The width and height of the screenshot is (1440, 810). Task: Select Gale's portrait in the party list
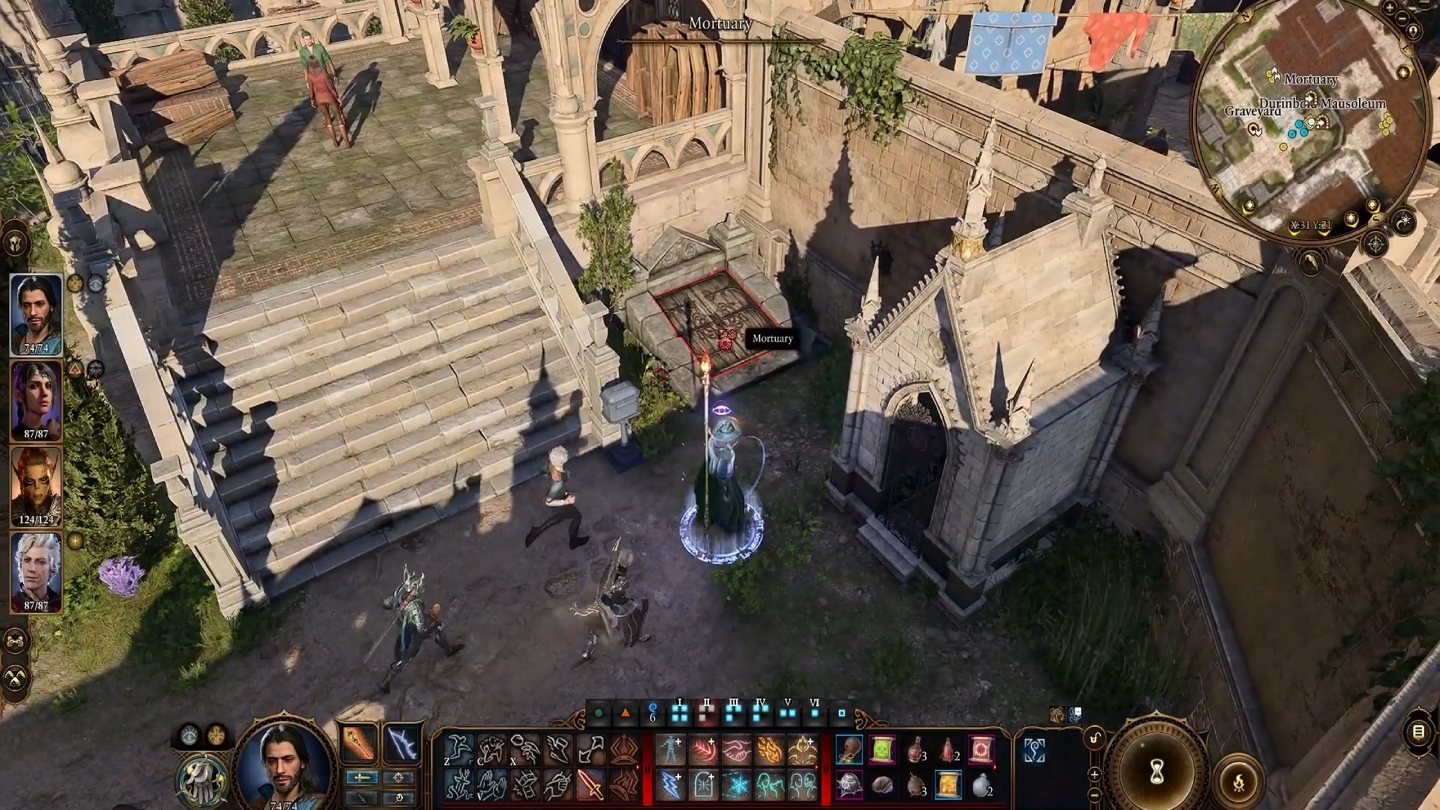tap(36, 314)
